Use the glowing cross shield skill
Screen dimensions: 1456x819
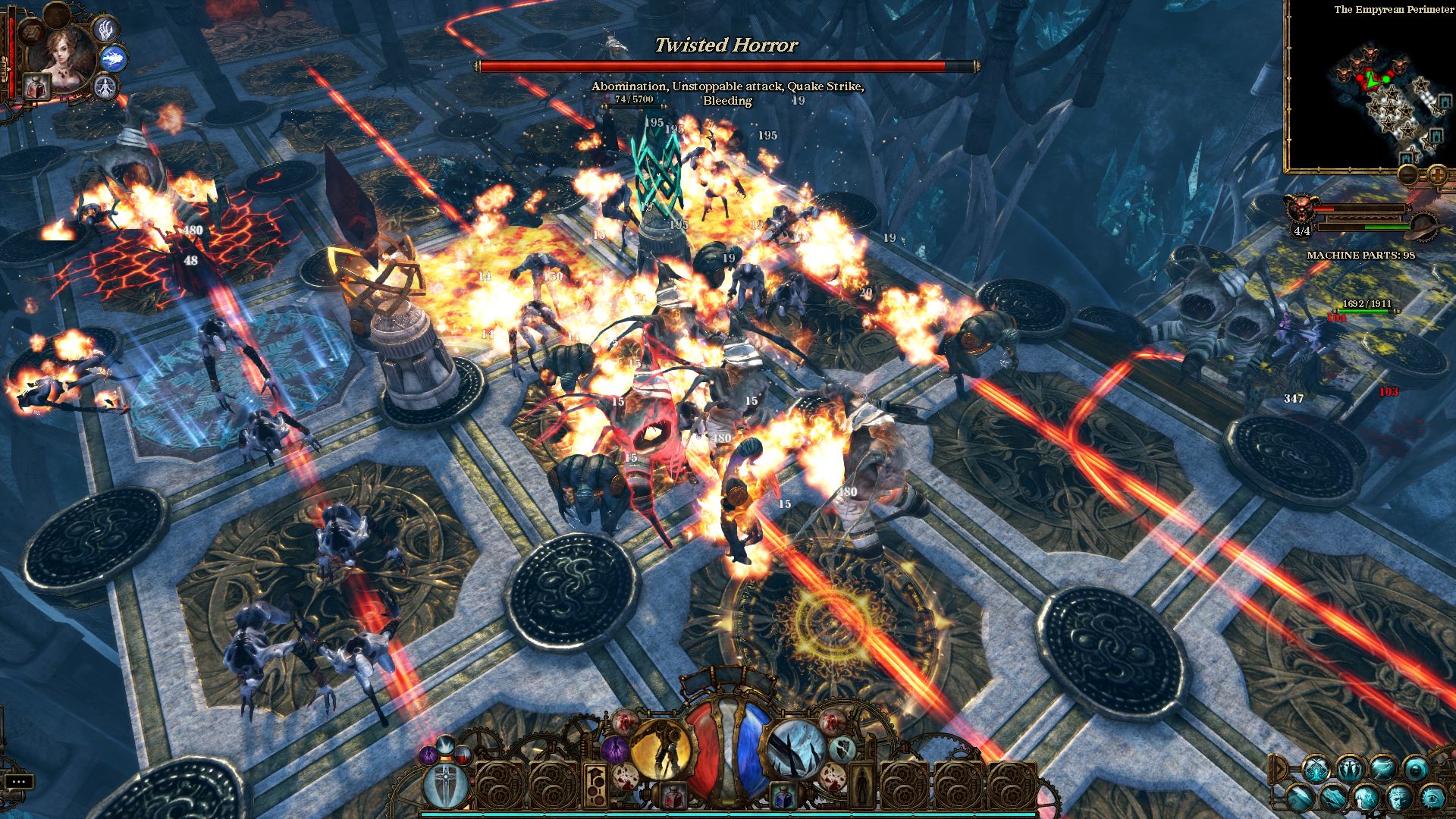[x=446, y=785]
